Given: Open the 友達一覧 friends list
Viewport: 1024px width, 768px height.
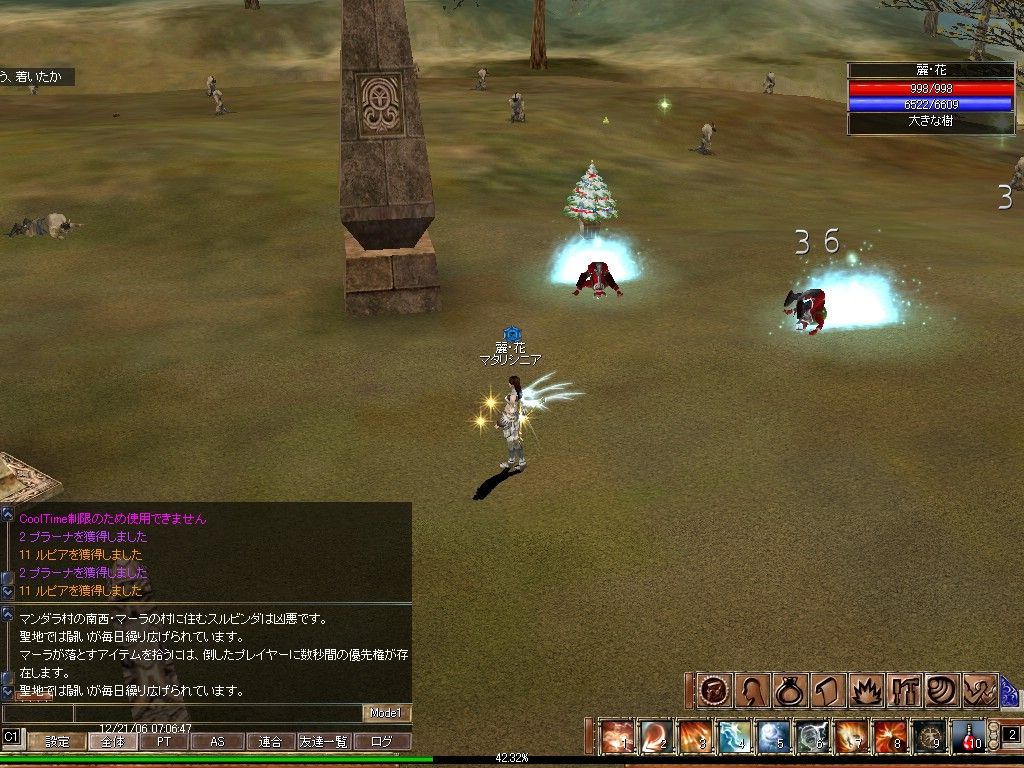Looking at the screenshot, I should 324,742.
